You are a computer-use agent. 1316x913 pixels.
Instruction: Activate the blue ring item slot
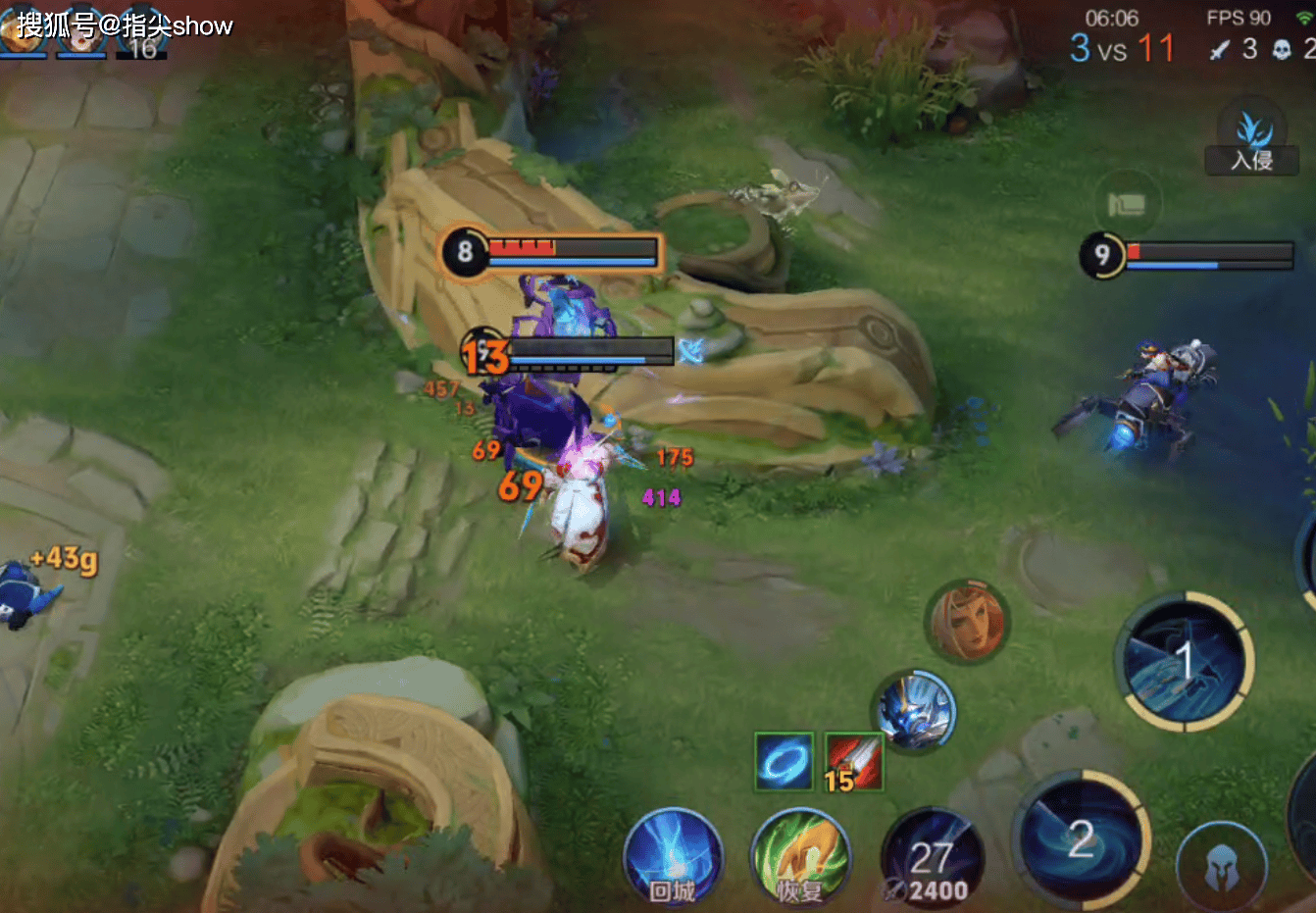[784, 761]
